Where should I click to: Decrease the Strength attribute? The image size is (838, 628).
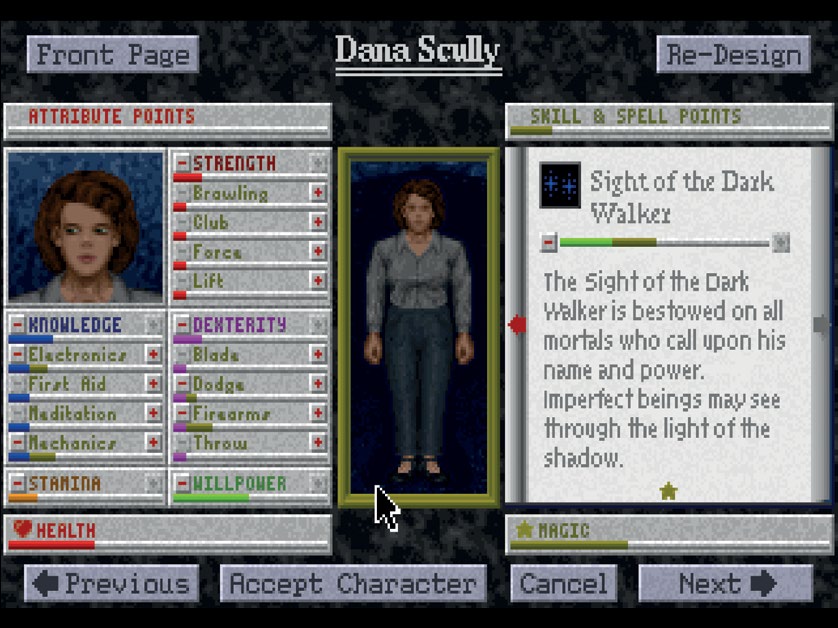182,163
